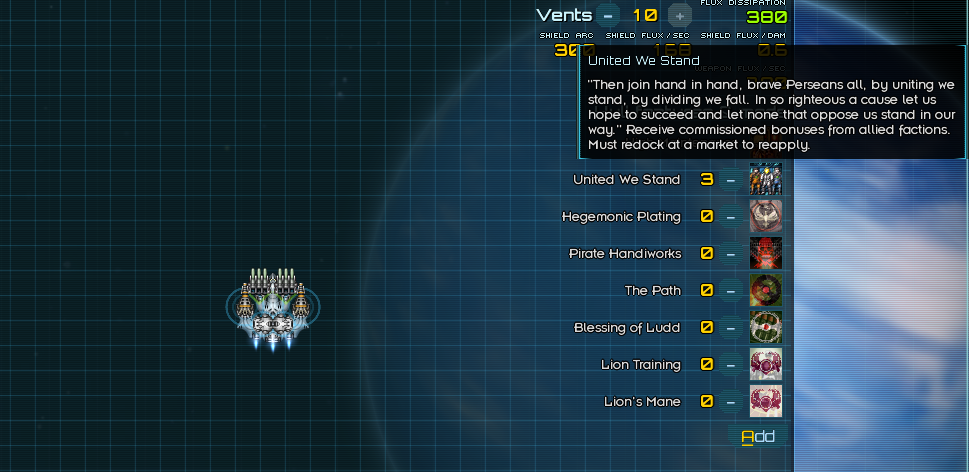Image resolution: width=969 pixels, height=472 pixels.
Task: Click the minus button beside Pirate Handiworks
Action: point(731,254)
